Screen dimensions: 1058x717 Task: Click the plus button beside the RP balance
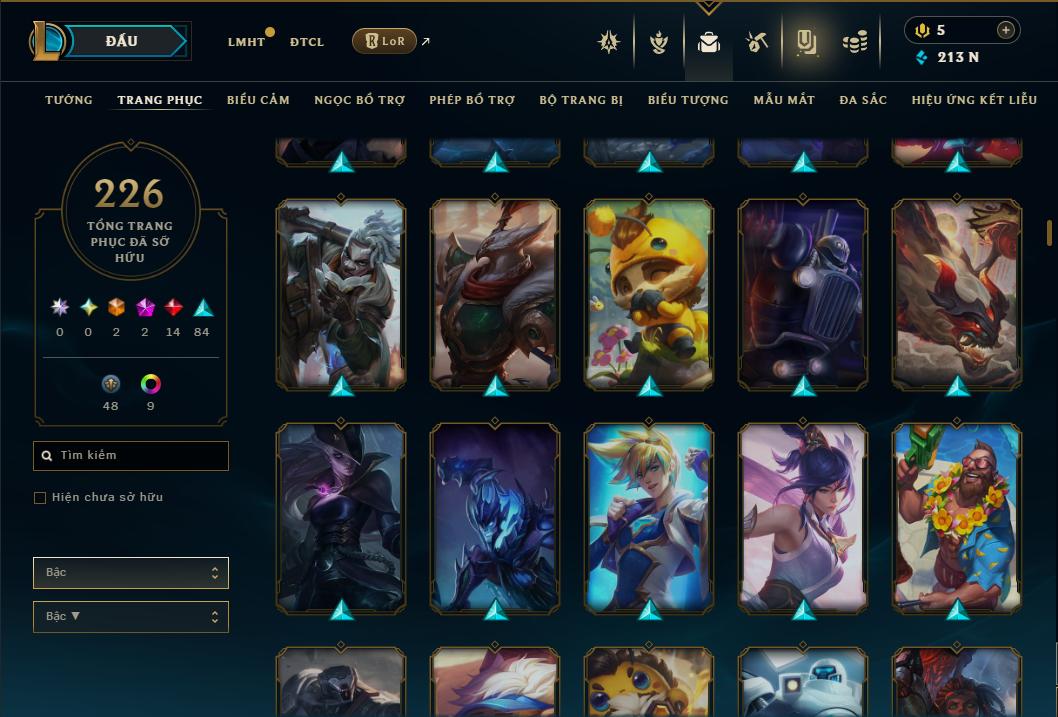pyautogui.click(x=1005, y=31)
